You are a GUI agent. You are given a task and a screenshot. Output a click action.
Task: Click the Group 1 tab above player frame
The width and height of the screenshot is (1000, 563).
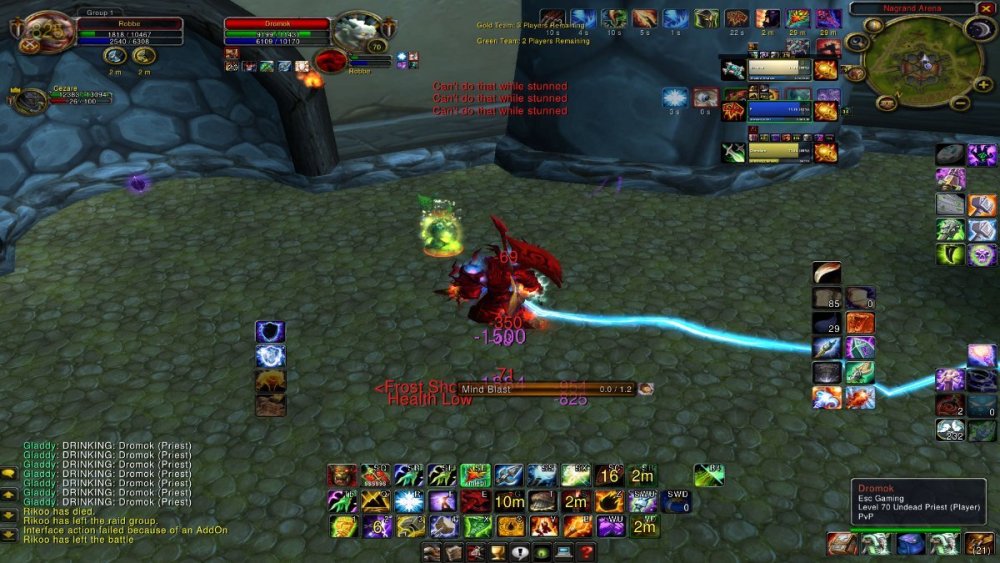[101, 10]
